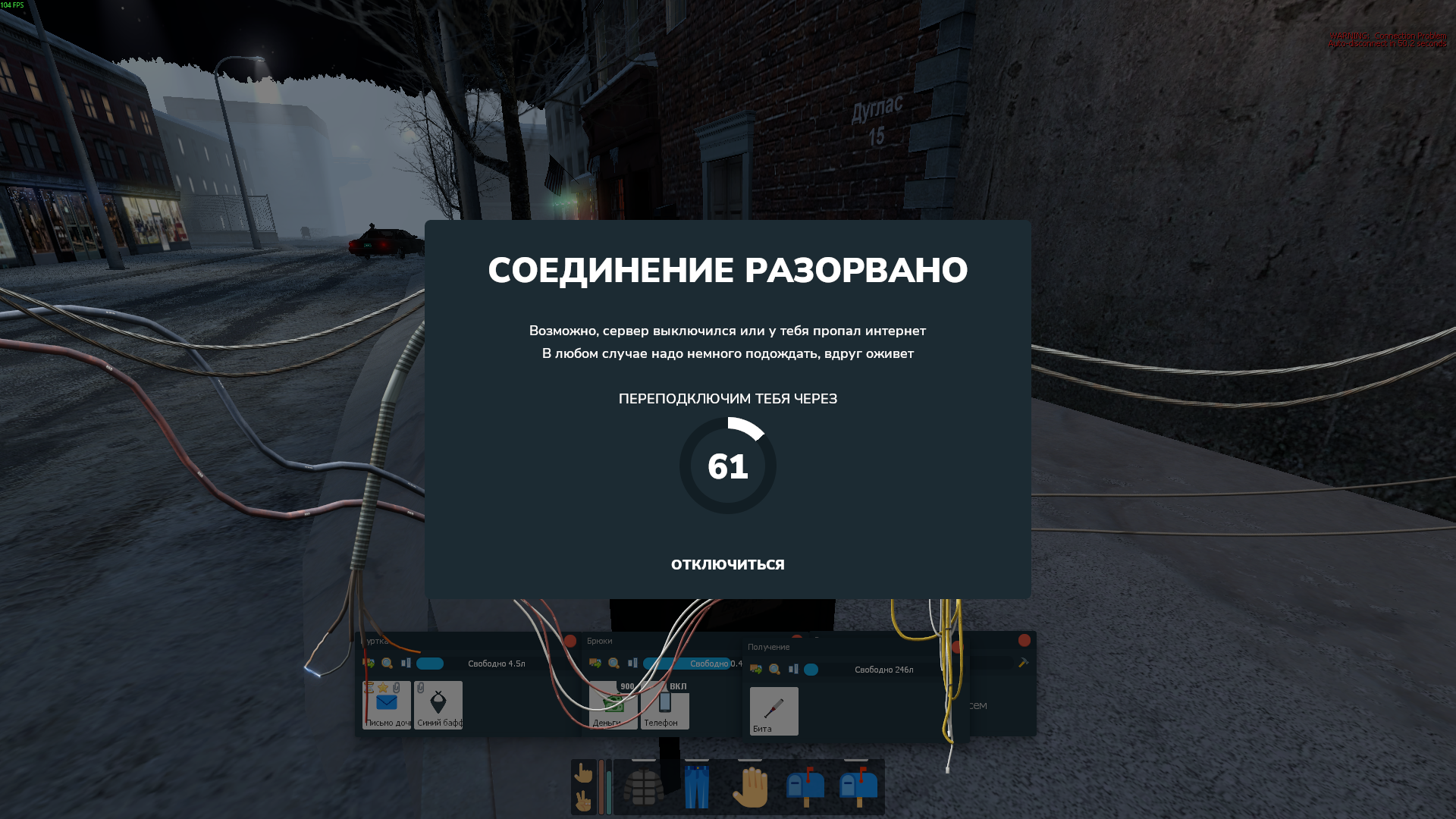The width and height of the screenshot is (1456, 819).
Task: Select the Телефон phone item
Action: (x=664, y=705)
